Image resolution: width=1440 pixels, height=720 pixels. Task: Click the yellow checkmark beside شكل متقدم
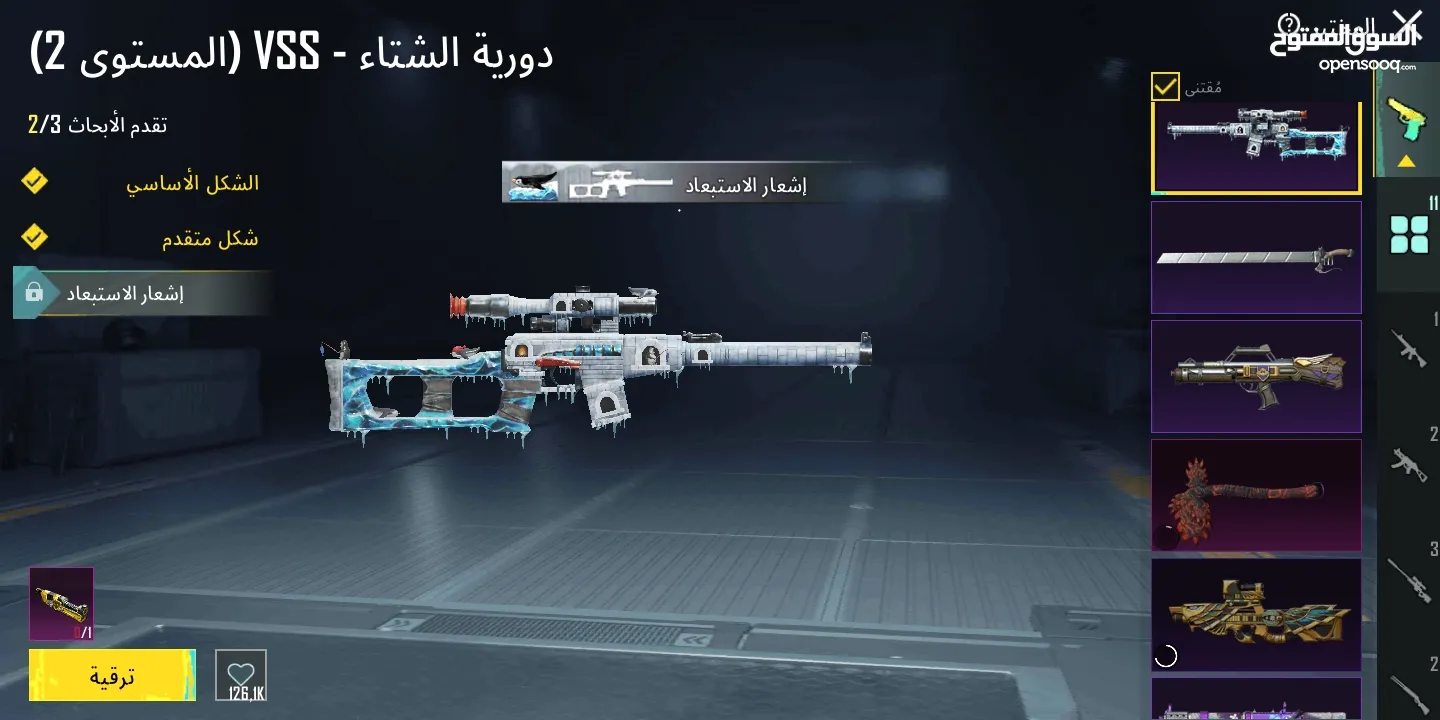pyautogui.click(x=33, y=236)
